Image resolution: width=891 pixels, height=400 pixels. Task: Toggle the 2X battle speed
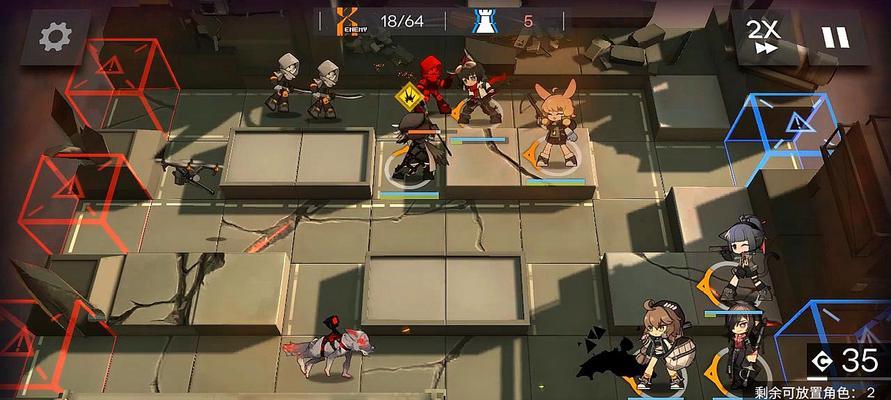[764, 37]
